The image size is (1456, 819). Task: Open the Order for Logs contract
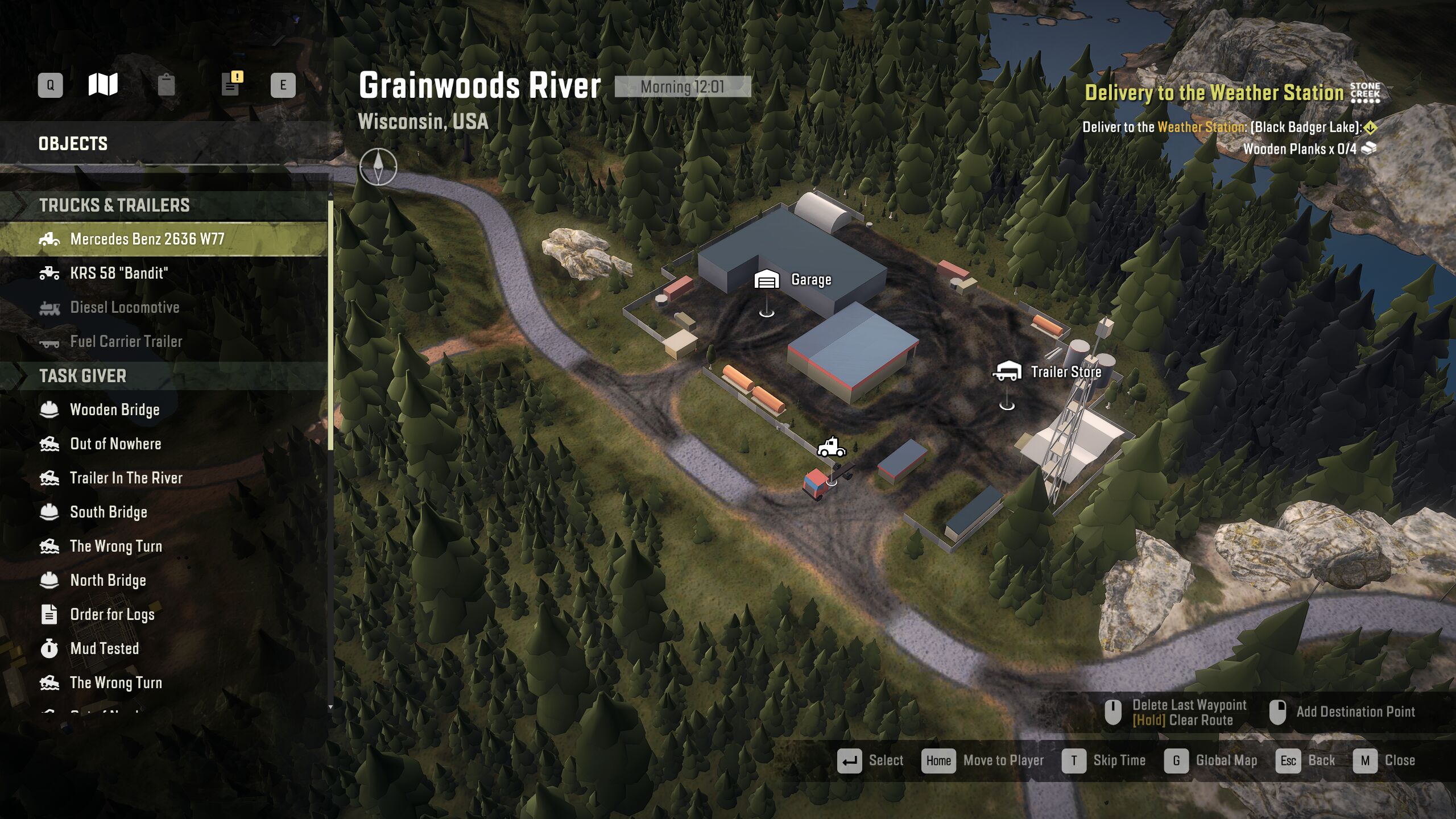click(111, 615)
